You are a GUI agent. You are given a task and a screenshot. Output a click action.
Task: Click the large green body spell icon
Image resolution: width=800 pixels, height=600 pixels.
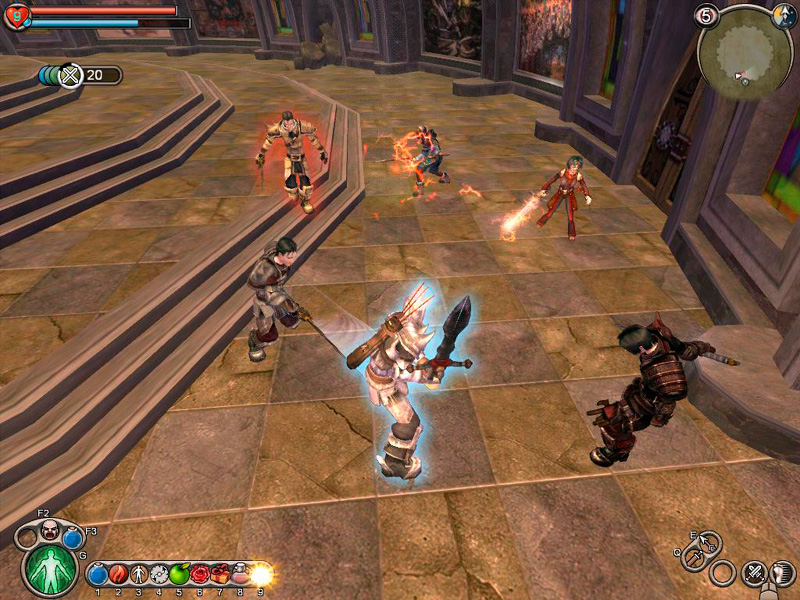coord(49,567)
